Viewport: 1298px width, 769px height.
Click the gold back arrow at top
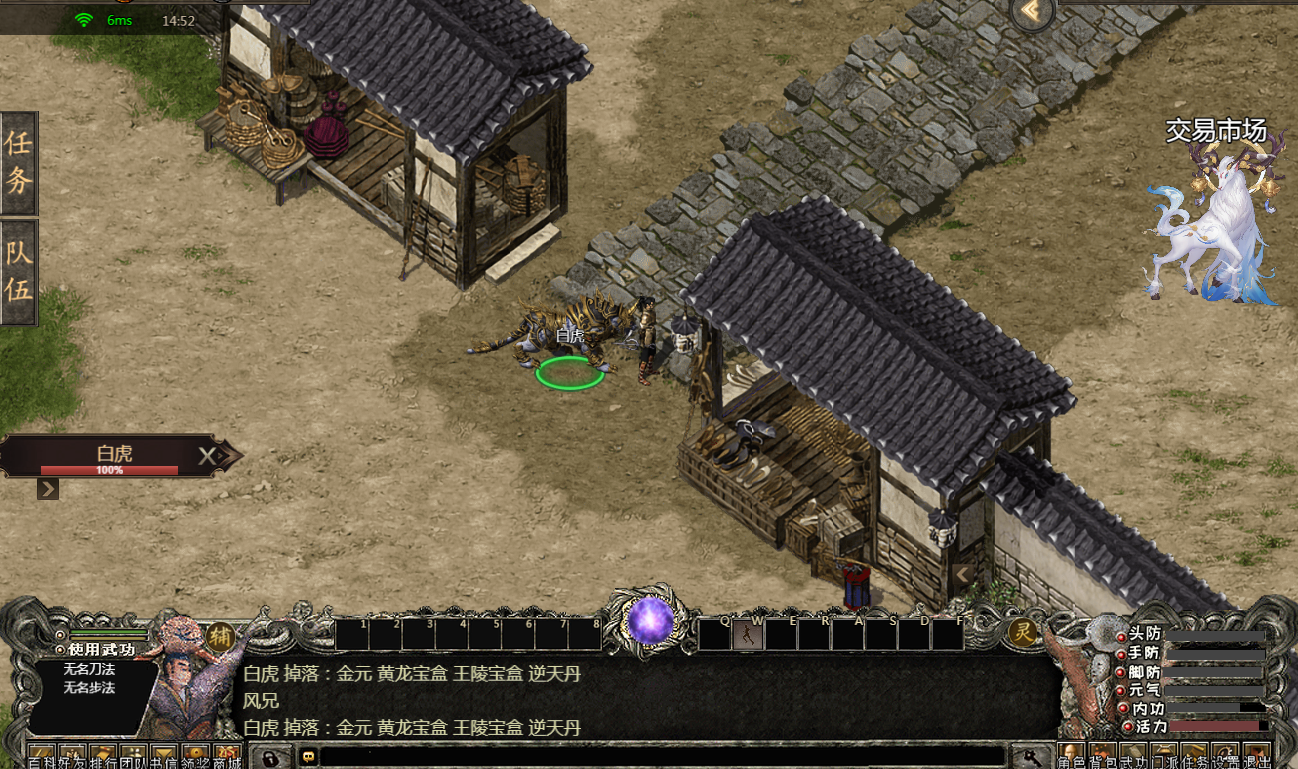coord(1034,13)
